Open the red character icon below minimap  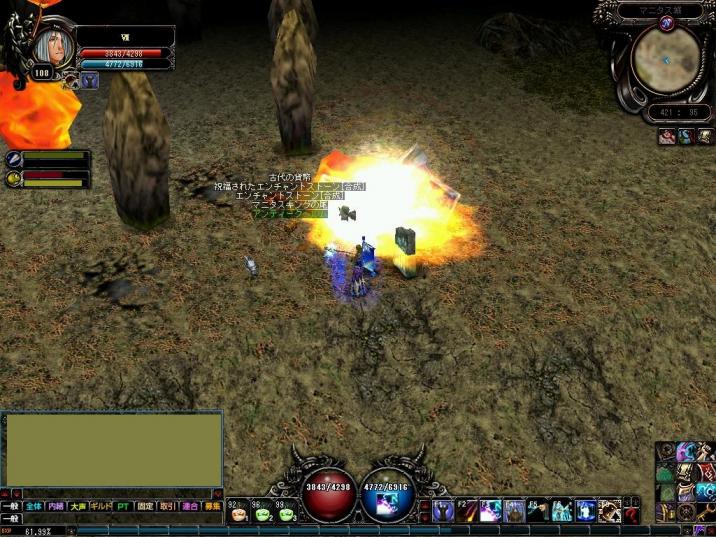coord(667,137)
